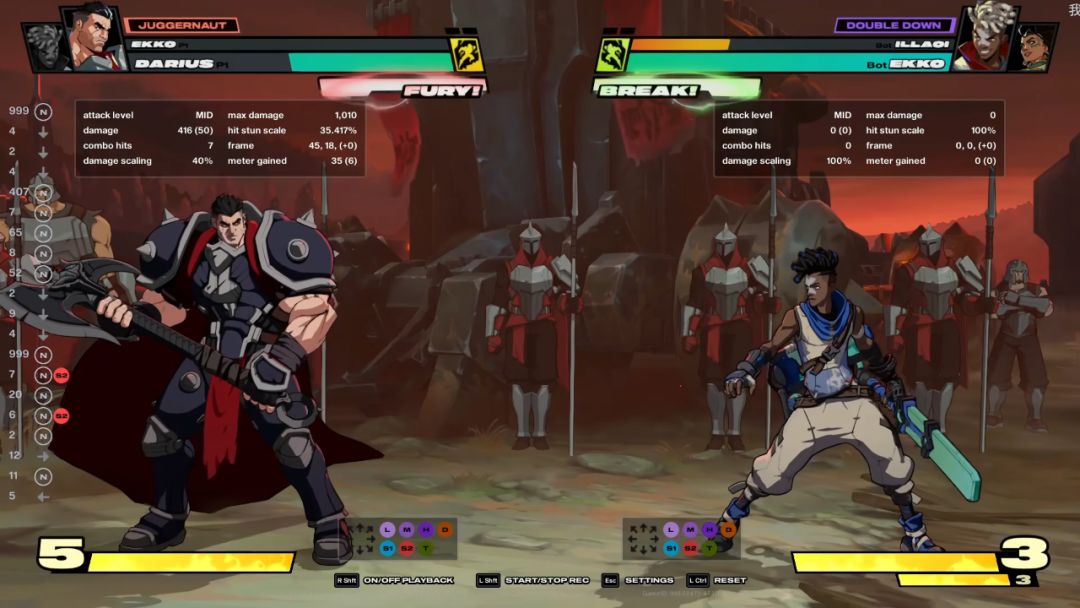Click the green tag icon by Illaoi's bar
Image resolution: width=1080 pixels, height=608 pixels.
pos(612,55)
